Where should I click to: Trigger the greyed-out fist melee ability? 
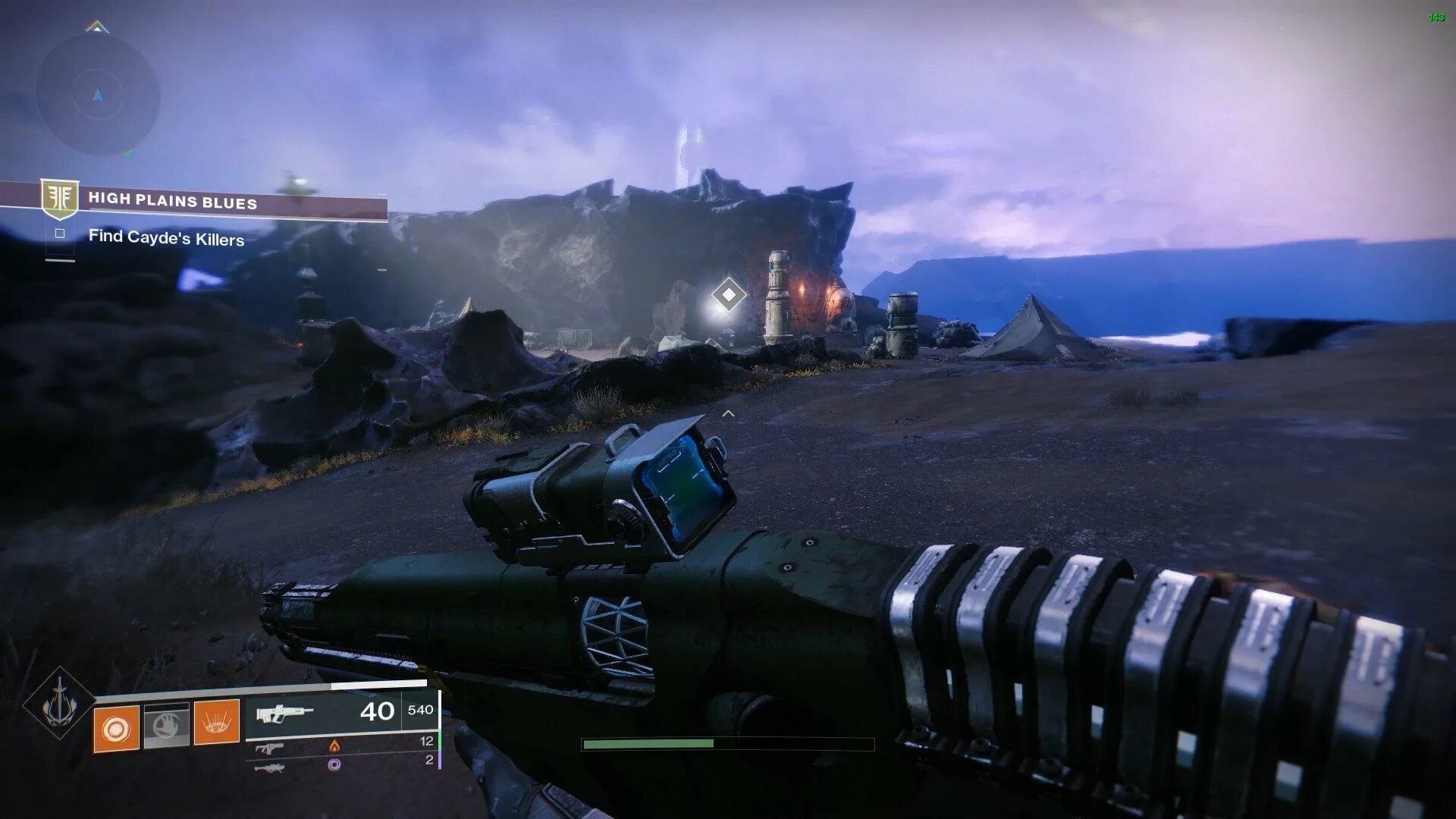[x=166, y=726]
